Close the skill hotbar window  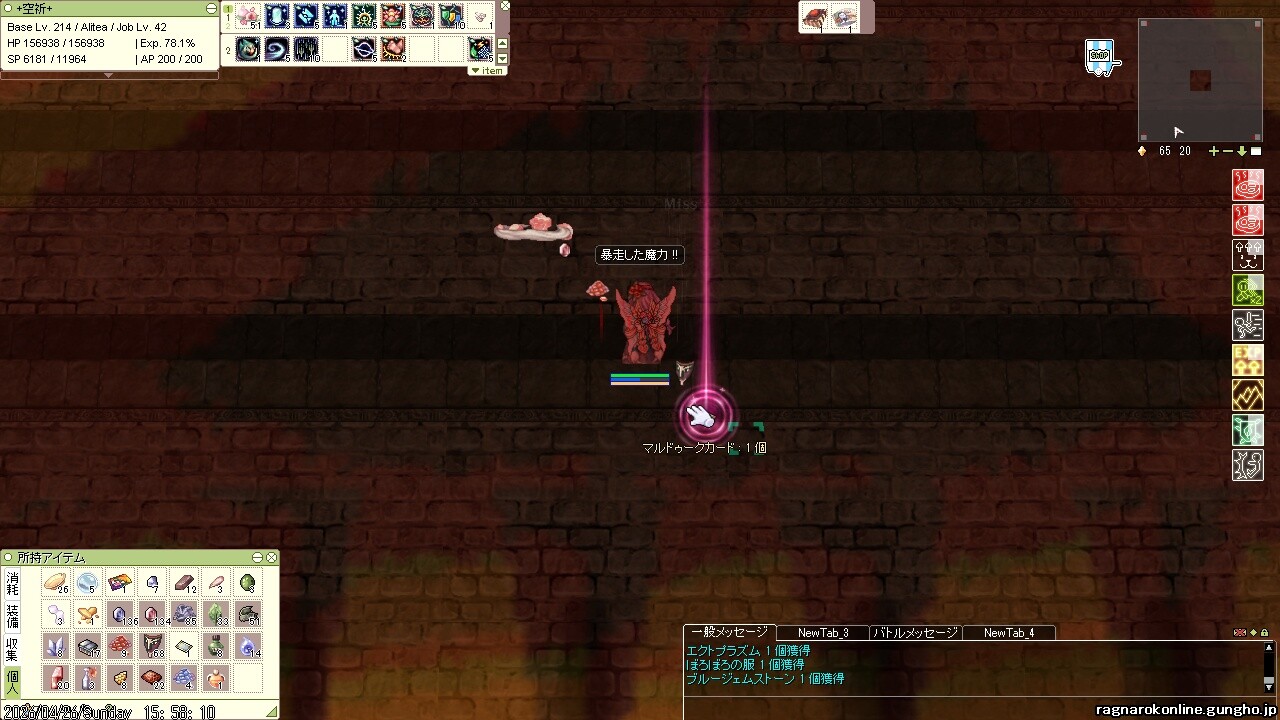(505, 6)
